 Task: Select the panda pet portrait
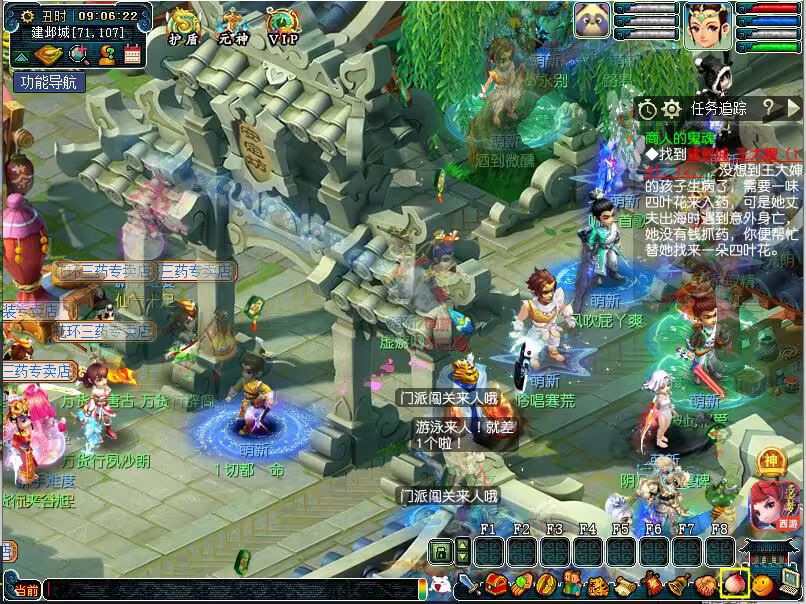592,20
